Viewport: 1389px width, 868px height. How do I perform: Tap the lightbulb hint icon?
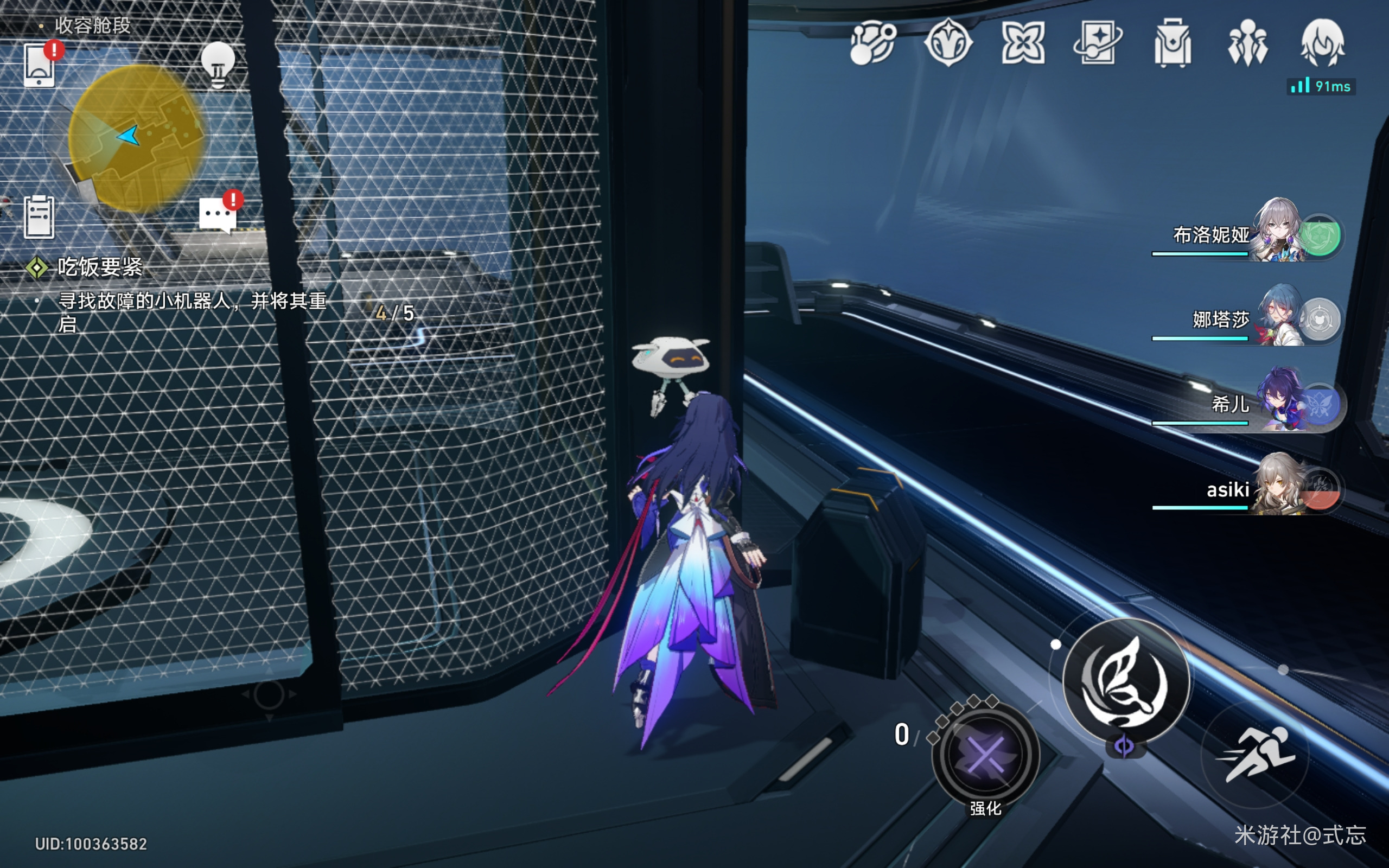point(218,65)
